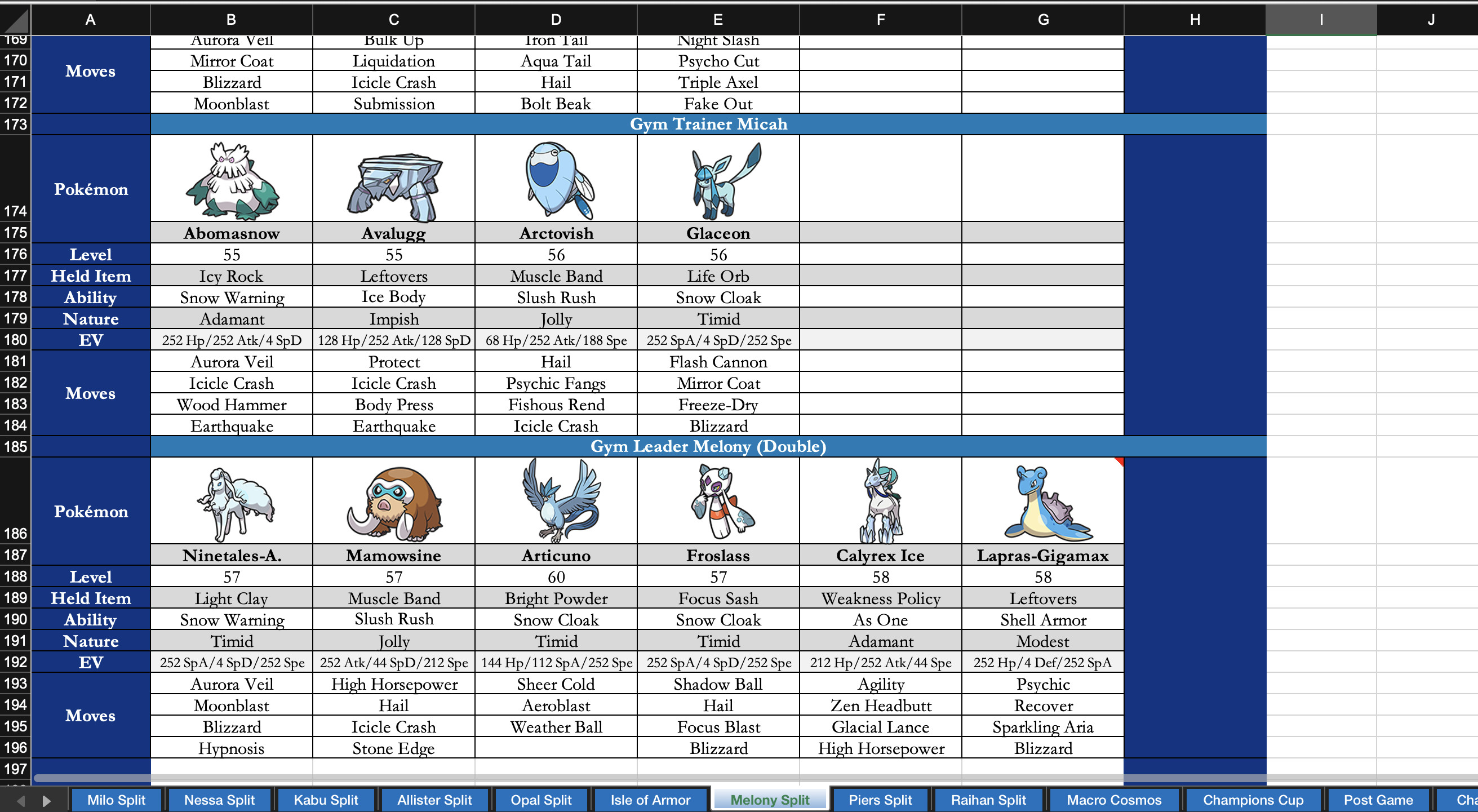
Task: Switch to the Piers Split tab
Action: point(881,800)
